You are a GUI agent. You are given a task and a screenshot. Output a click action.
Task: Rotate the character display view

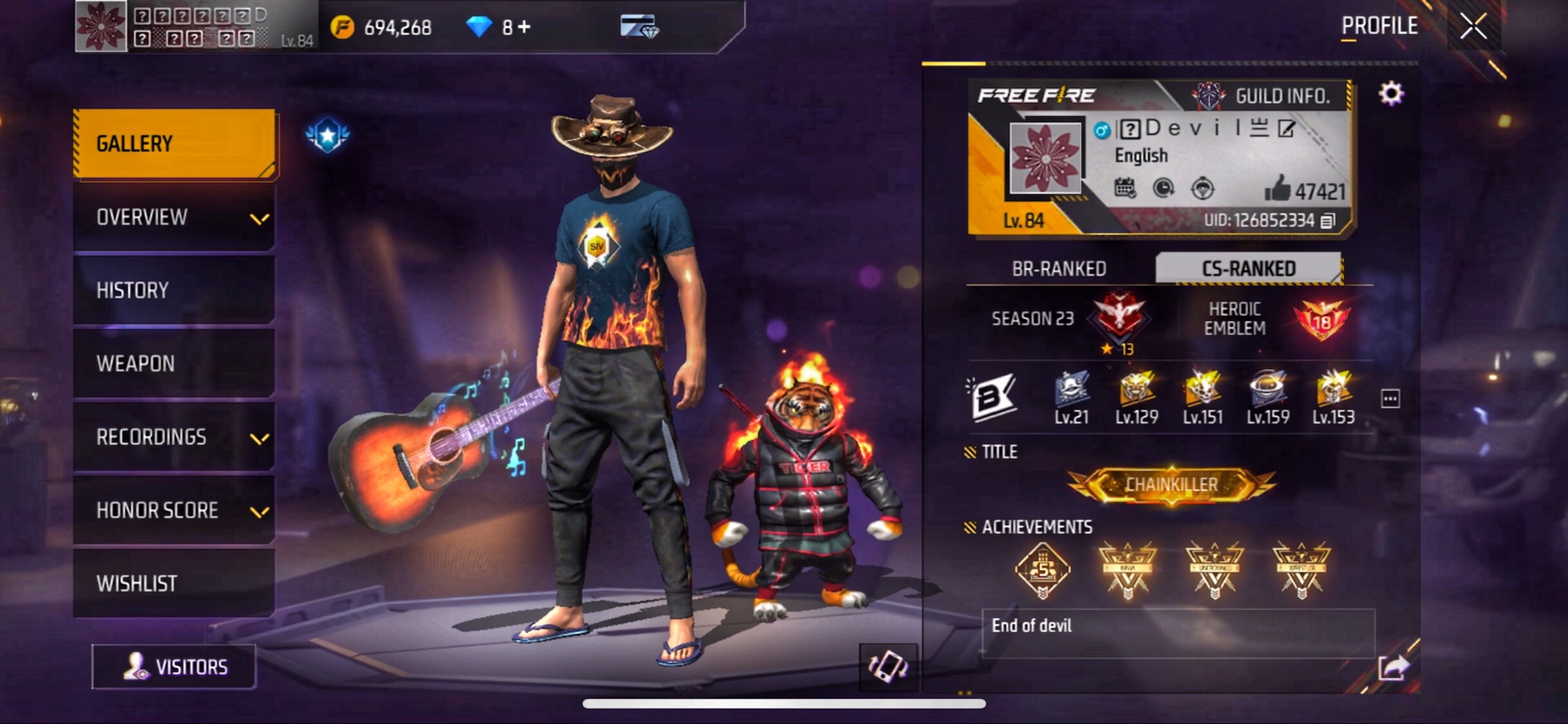888,667
